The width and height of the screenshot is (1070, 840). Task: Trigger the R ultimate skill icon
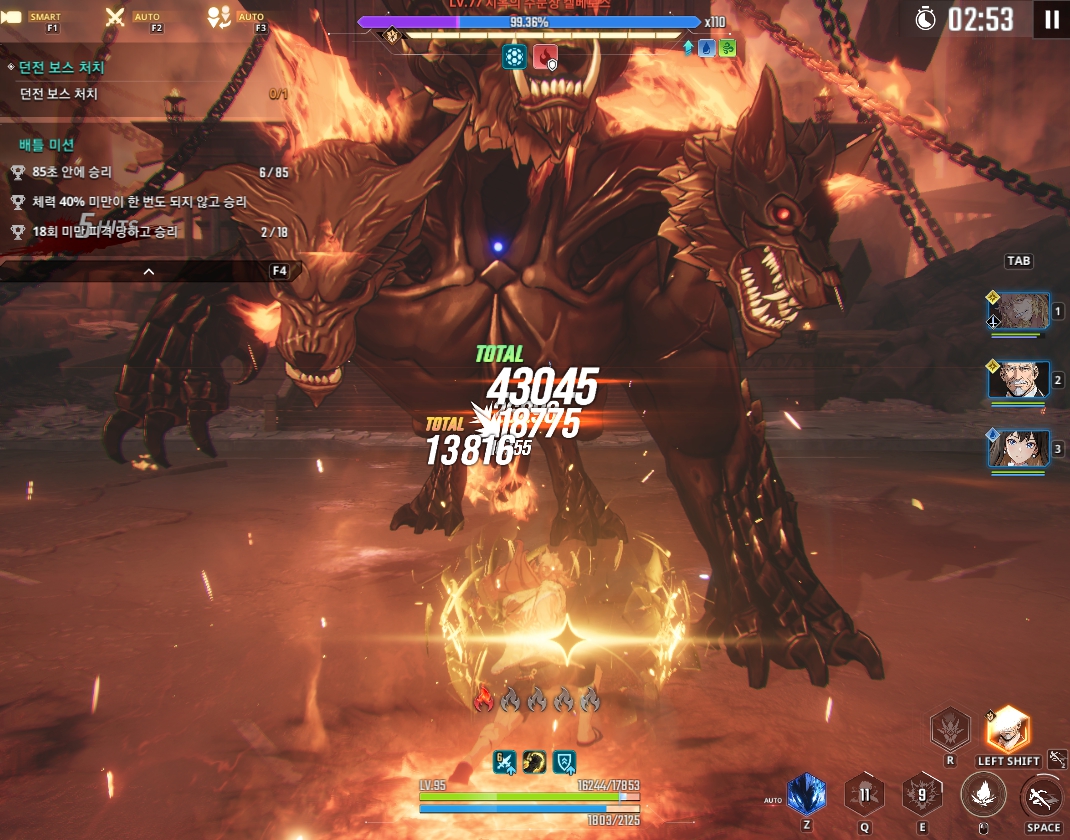click(x=949, y=729)
